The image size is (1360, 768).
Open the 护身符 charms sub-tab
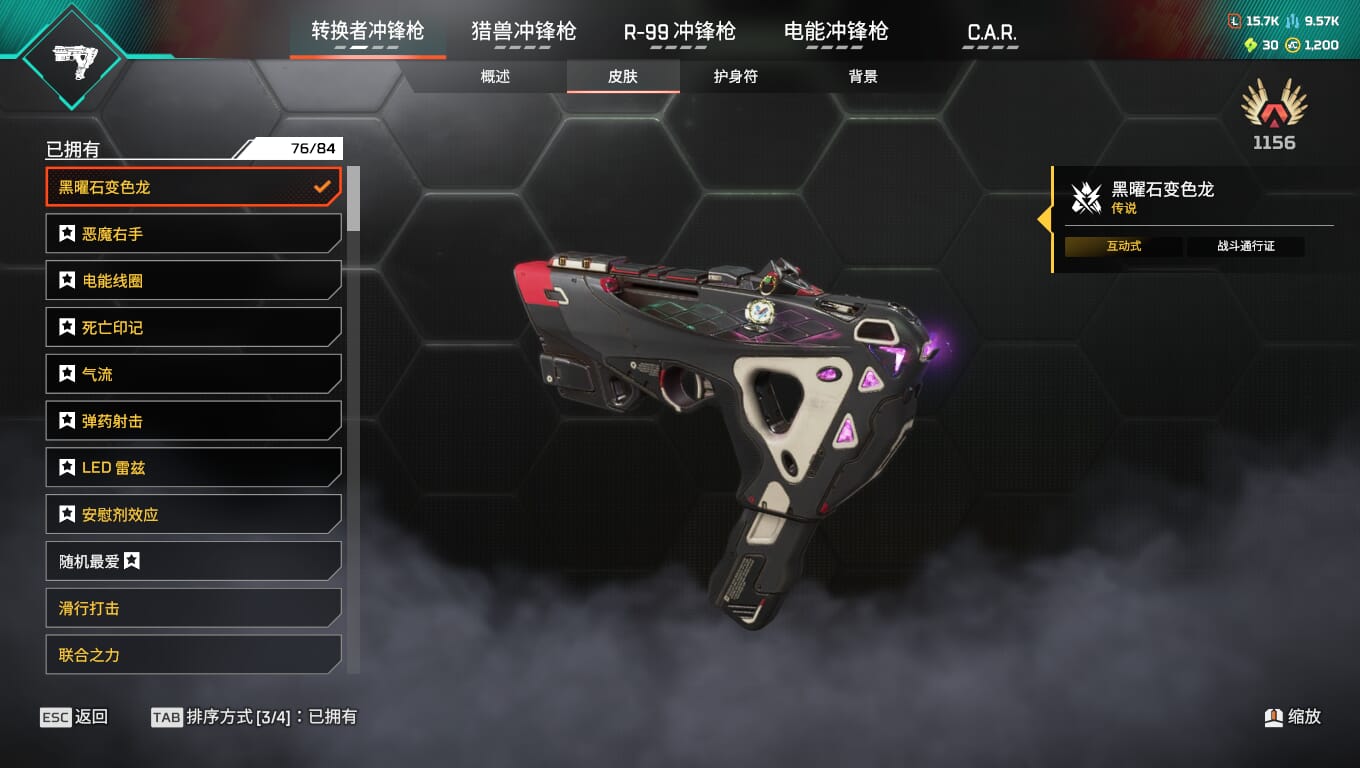(x=735, y=77)
